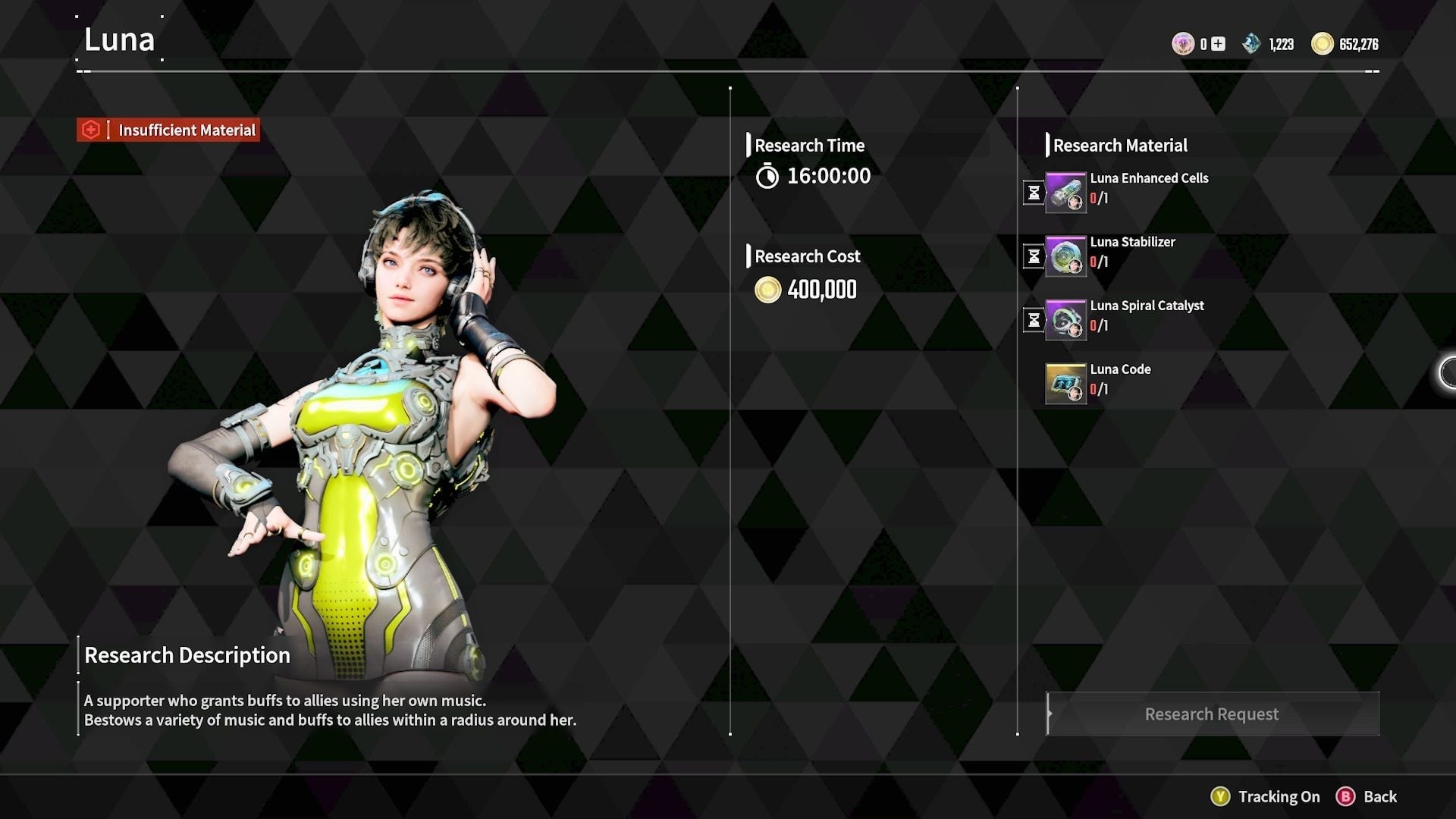Select the Luna Code material thumbnail
Image resolution: width=1456 pixels, height=819 pixels.
1065,383
